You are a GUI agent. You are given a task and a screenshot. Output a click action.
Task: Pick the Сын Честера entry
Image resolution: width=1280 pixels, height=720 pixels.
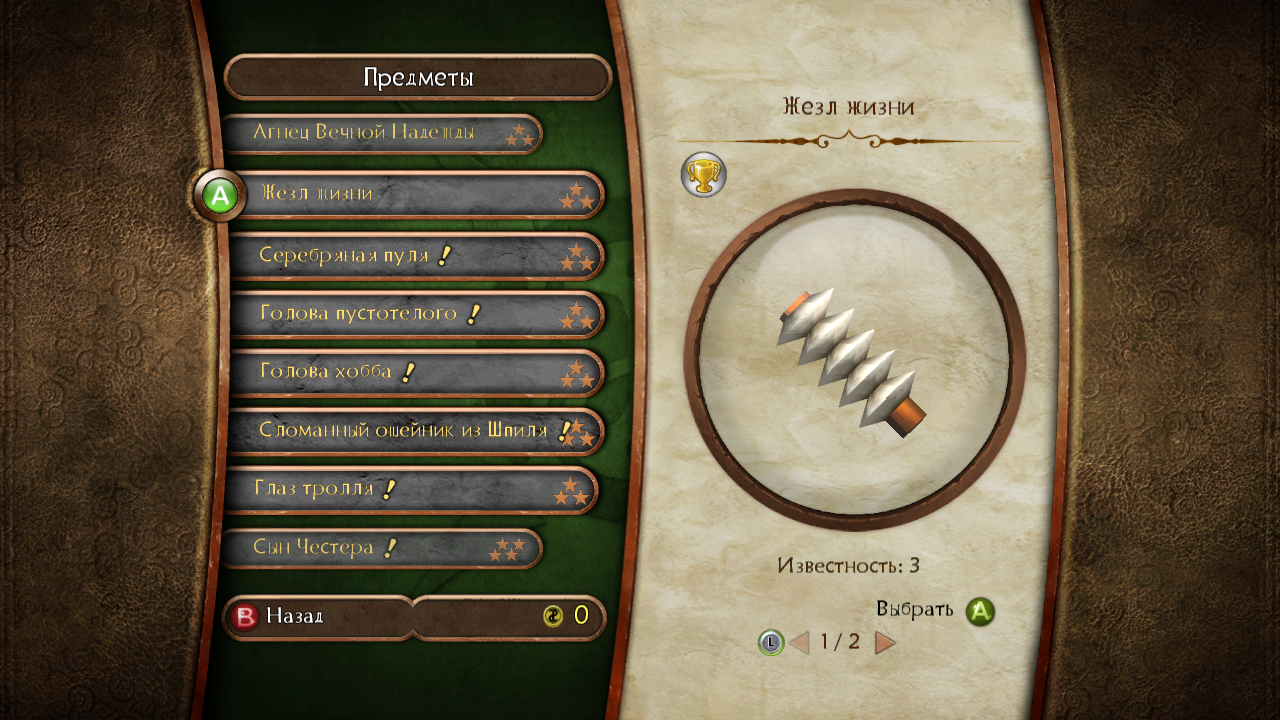tap(380, 548)
